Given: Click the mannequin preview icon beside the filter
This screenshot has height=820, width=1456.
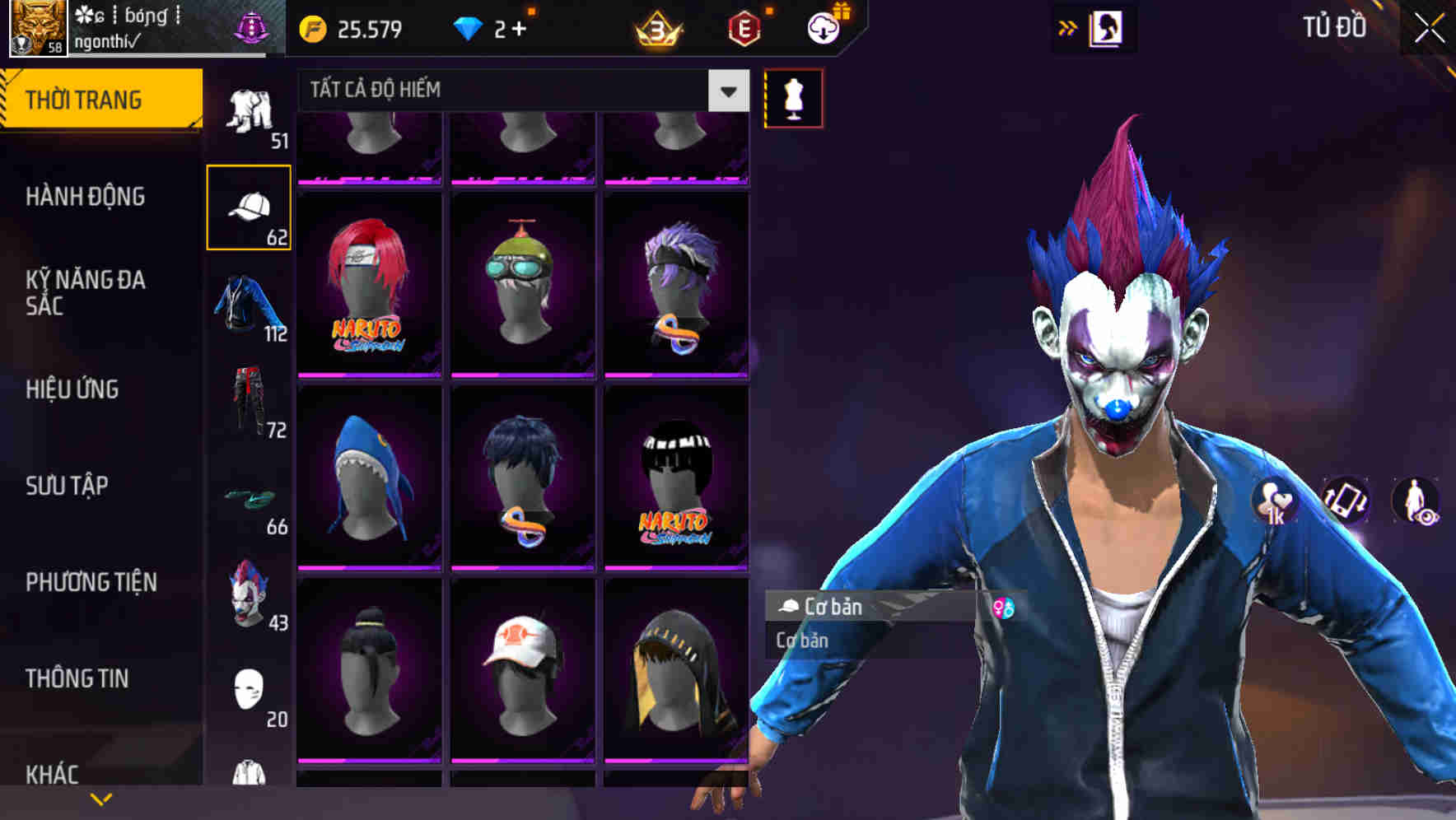Looking at the screenshot, I should 793,97.
